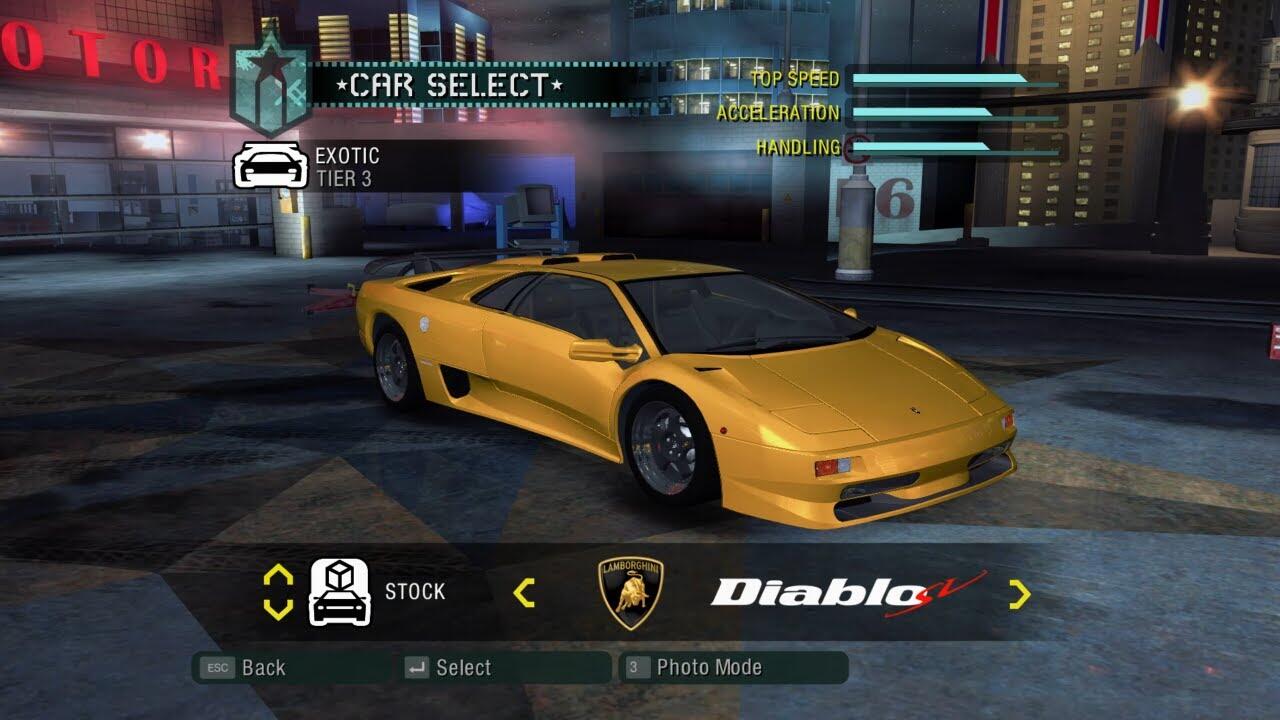
Task: Click the Exotic Tier 3 class icon
Action: 269,166
